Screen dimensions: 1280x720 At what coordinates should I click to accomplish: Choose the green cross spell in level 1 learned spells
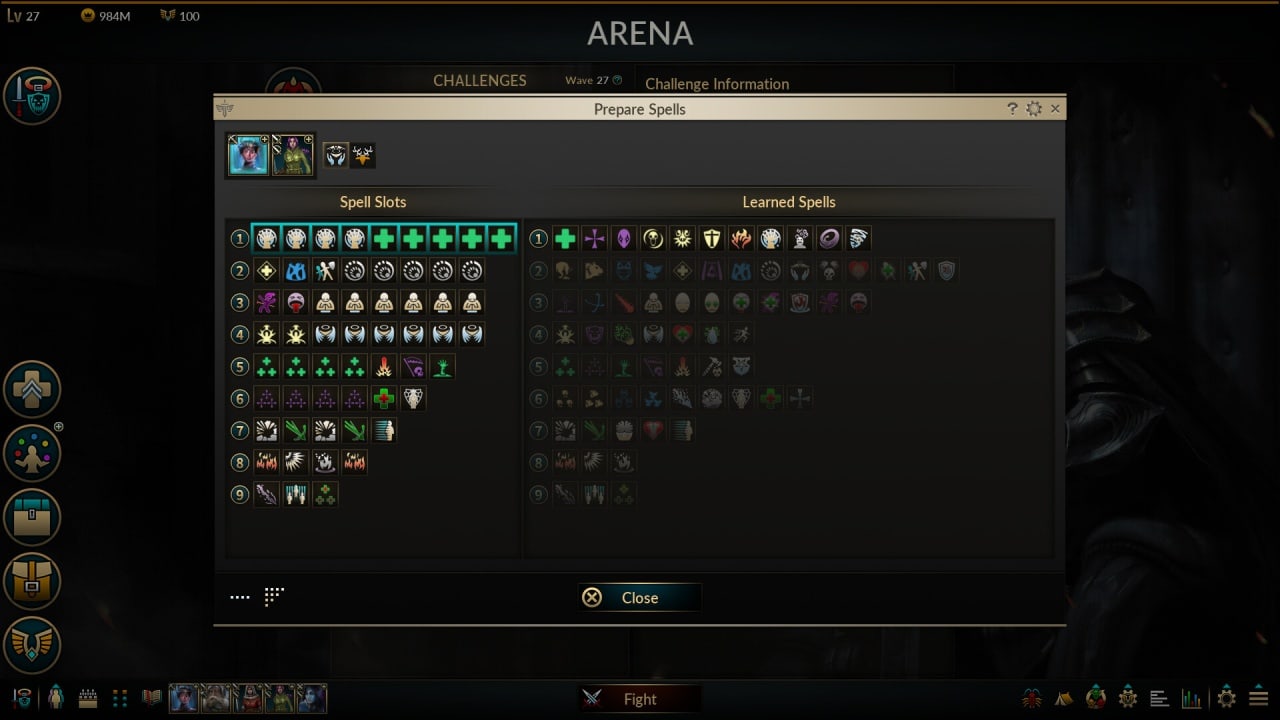[x=565, y=239]
